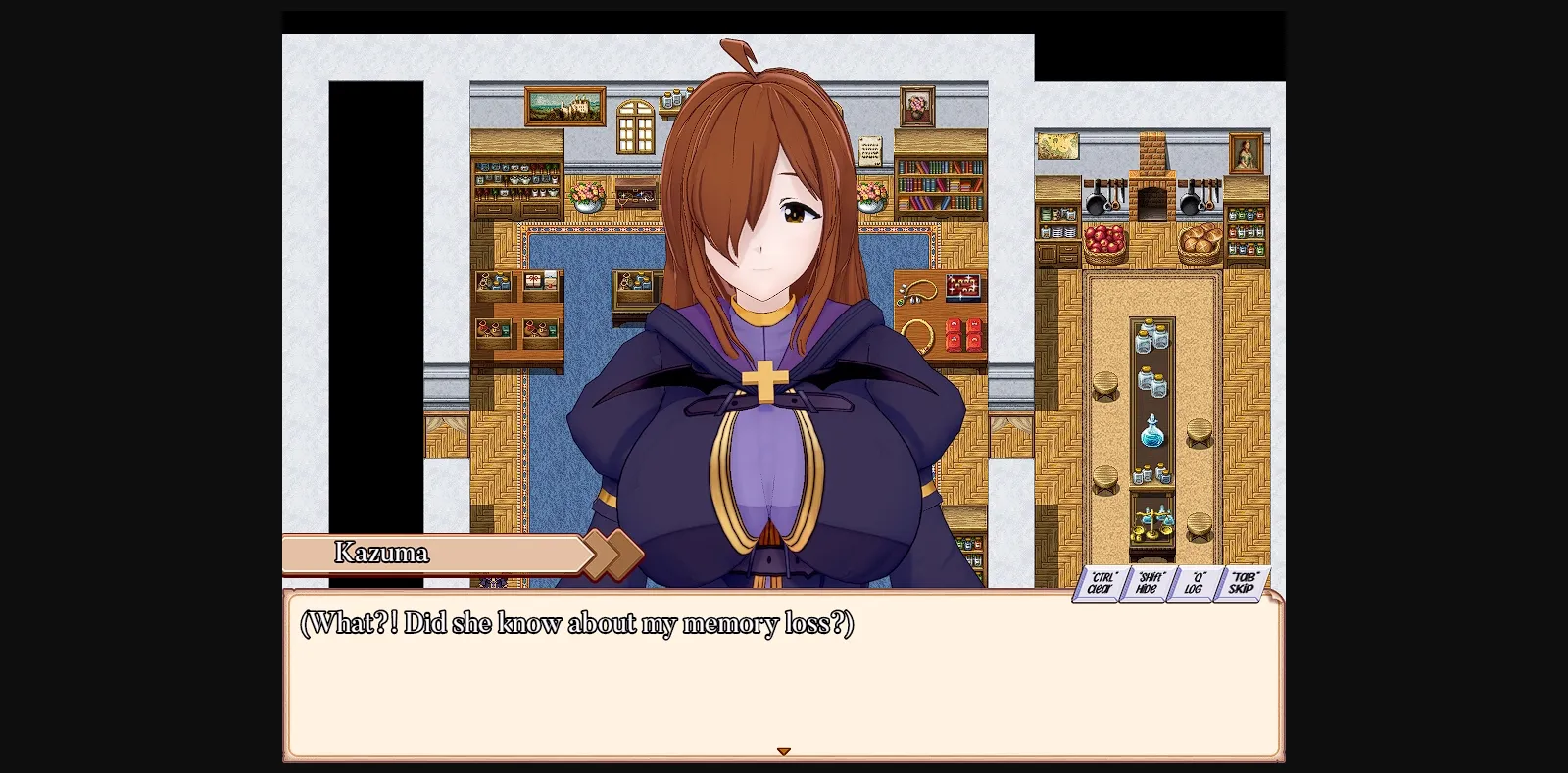This screenshot has height=773, width=1568.
Task: Click the basket of bread loaves on the right counter
Action: coord(1198,243)
